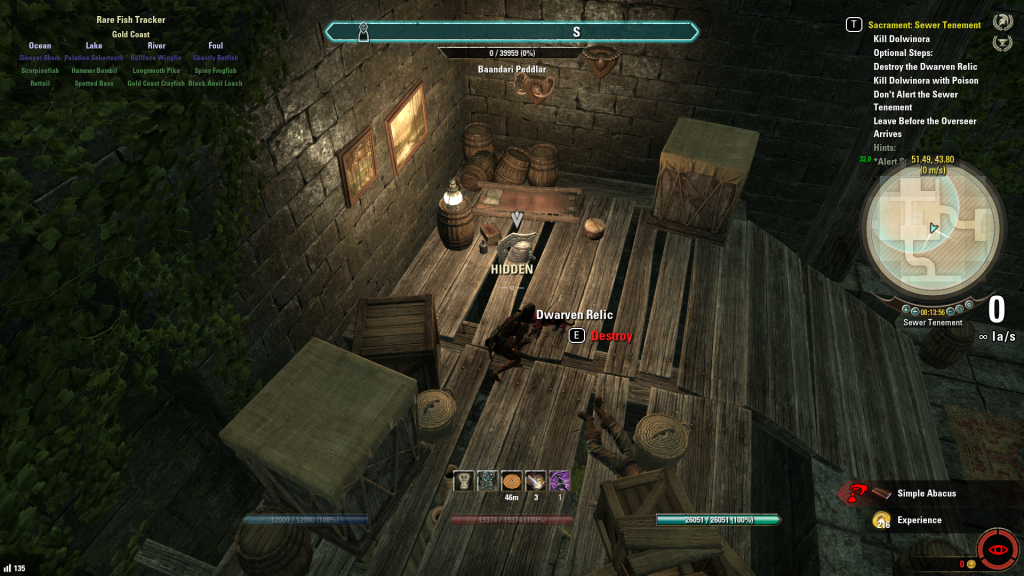Select the blue crystal shards ability icon
Screen dimensions: 1024x576
pos(487,480)
